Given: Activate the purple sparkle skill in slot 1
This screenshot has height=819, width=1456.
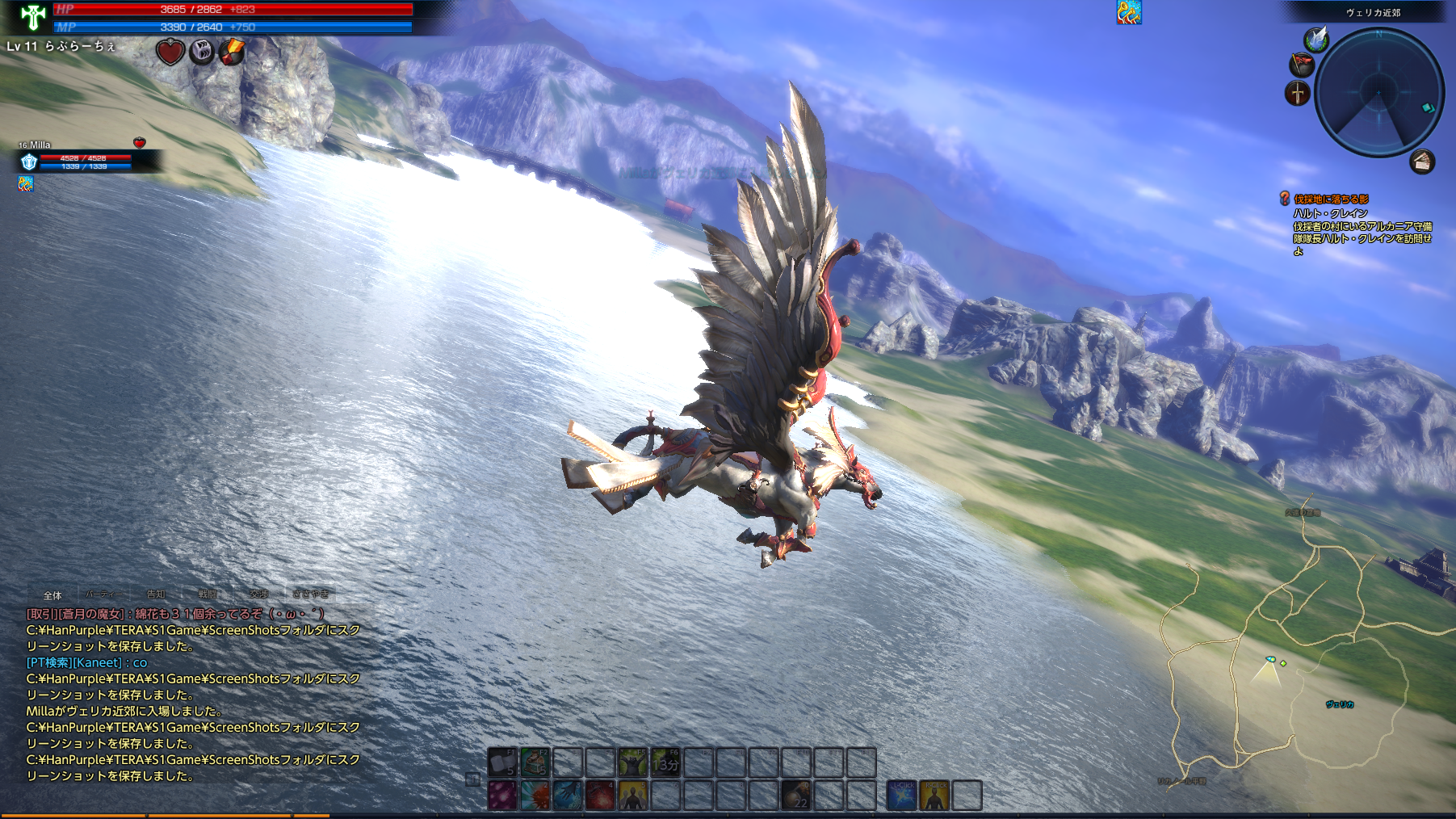Looking at the screenshot, I should pos(502,796).
